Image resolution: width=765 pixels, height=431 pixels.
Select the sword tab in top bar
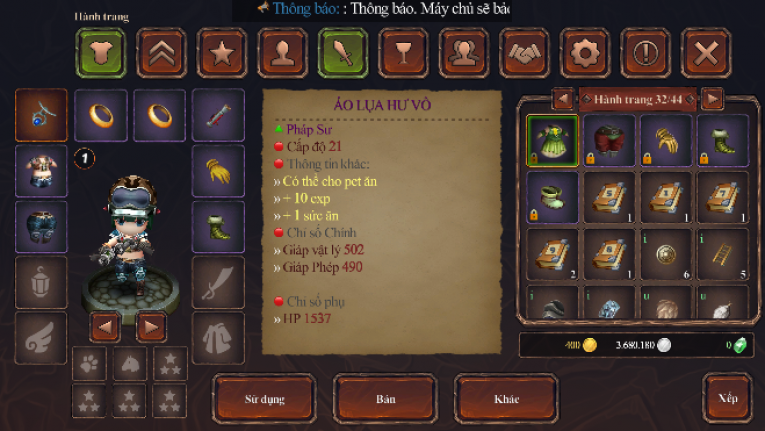coord(343,53)
